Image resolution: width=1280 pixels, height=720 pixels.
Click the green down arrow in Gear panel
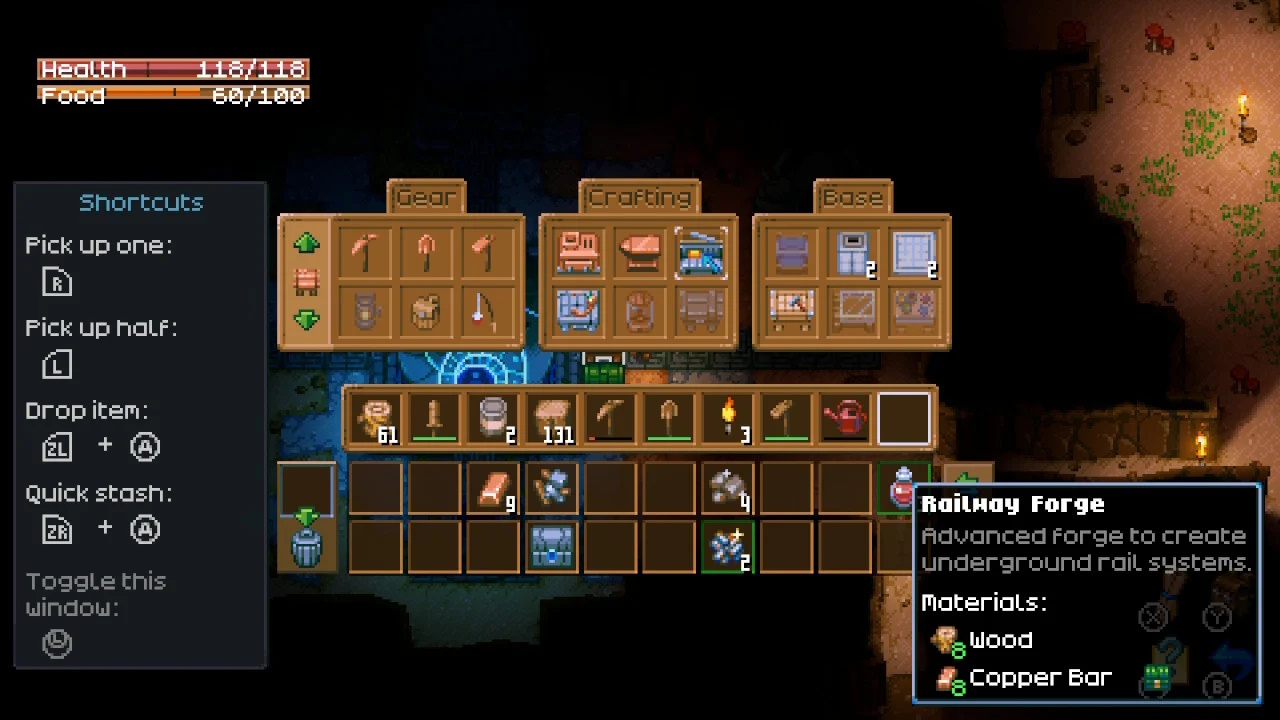(x=306, y=320)
